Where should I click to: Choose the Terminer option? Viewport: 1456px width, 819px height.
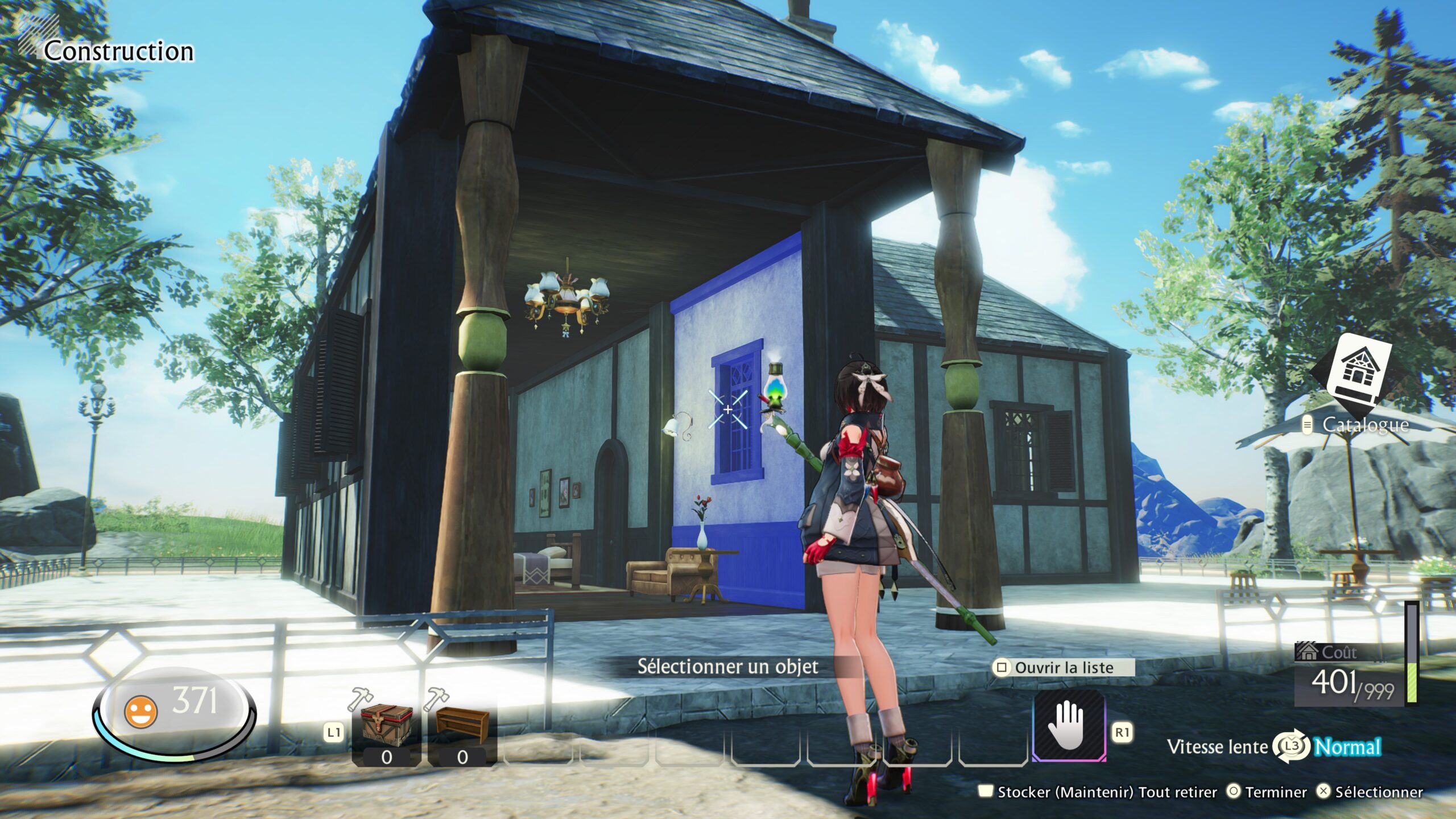(x=1267, y=792)
